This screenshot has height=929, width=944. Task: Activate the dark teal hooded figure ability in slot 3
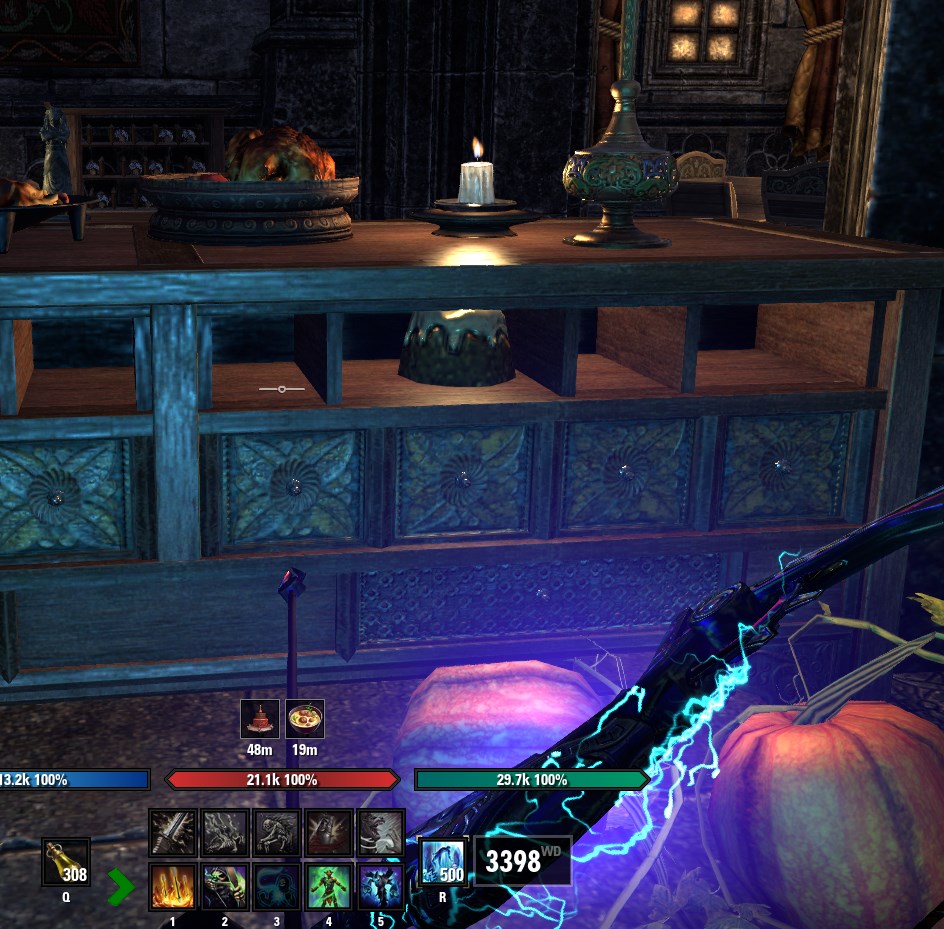click(276, 886)
